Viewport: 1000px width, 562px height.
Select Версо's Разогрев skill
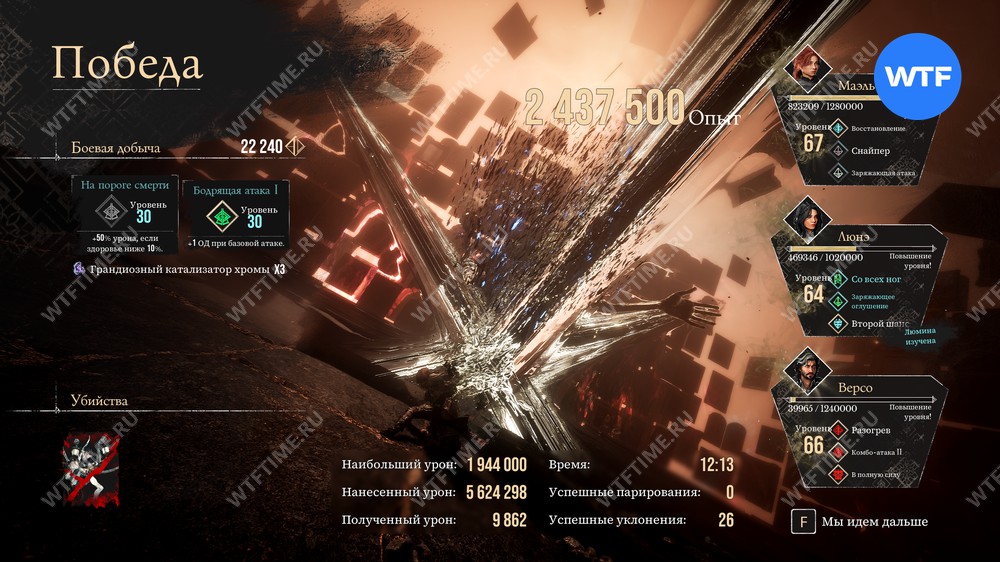868,429
